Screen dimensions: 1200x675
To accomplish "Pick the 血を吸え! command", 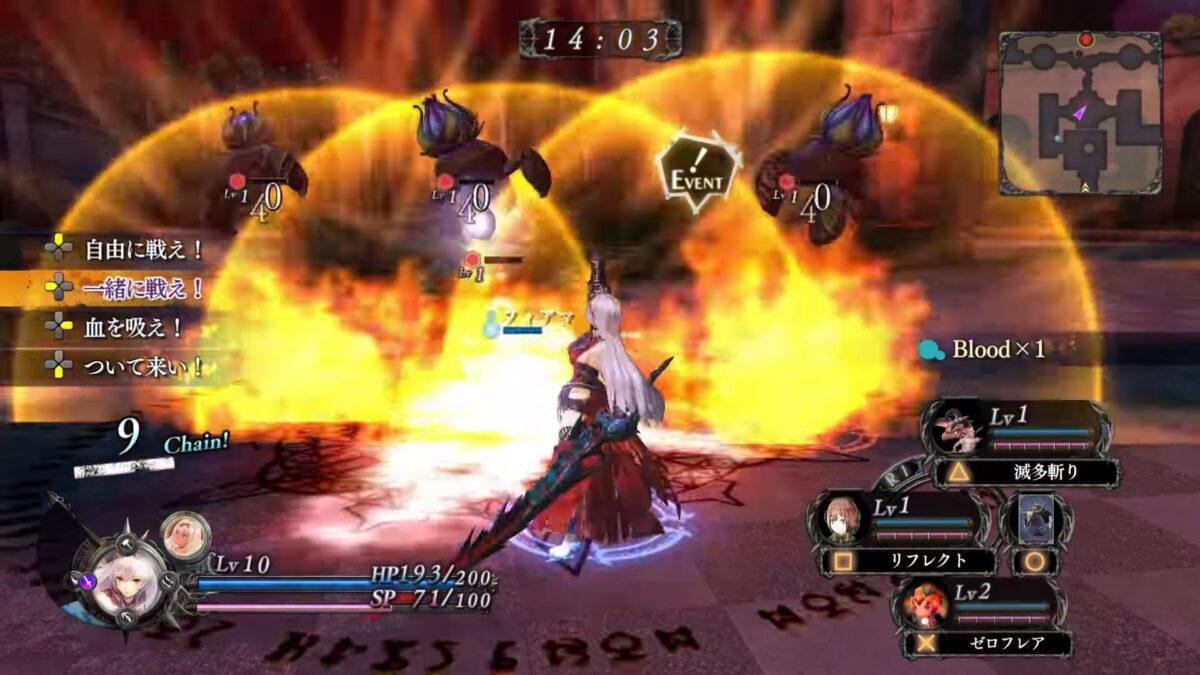I will point(118,327).
